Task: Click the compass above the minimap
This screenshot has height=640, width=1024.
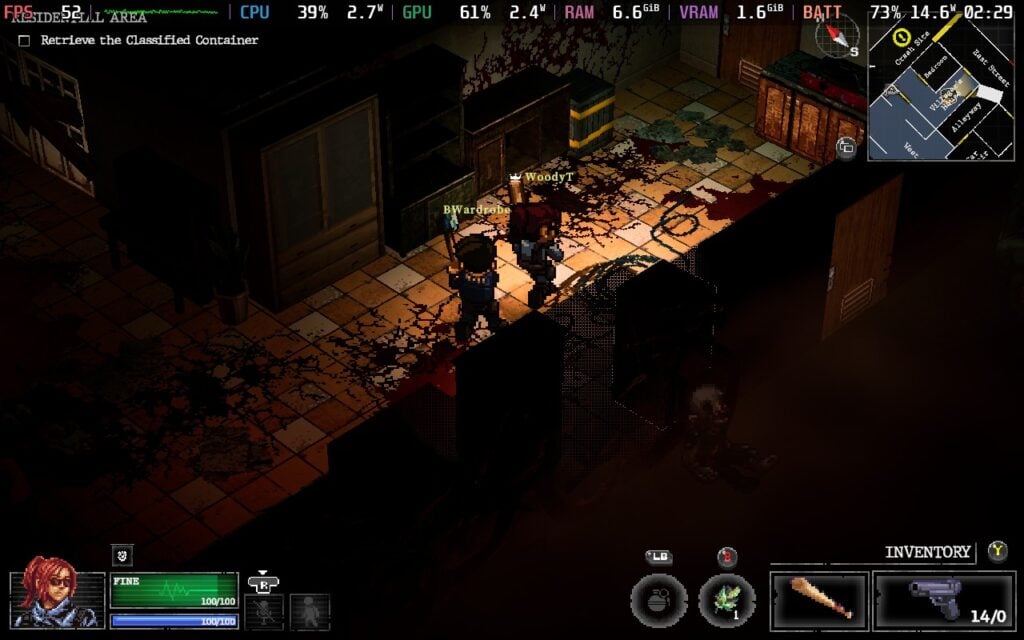Action: [837, 37]
